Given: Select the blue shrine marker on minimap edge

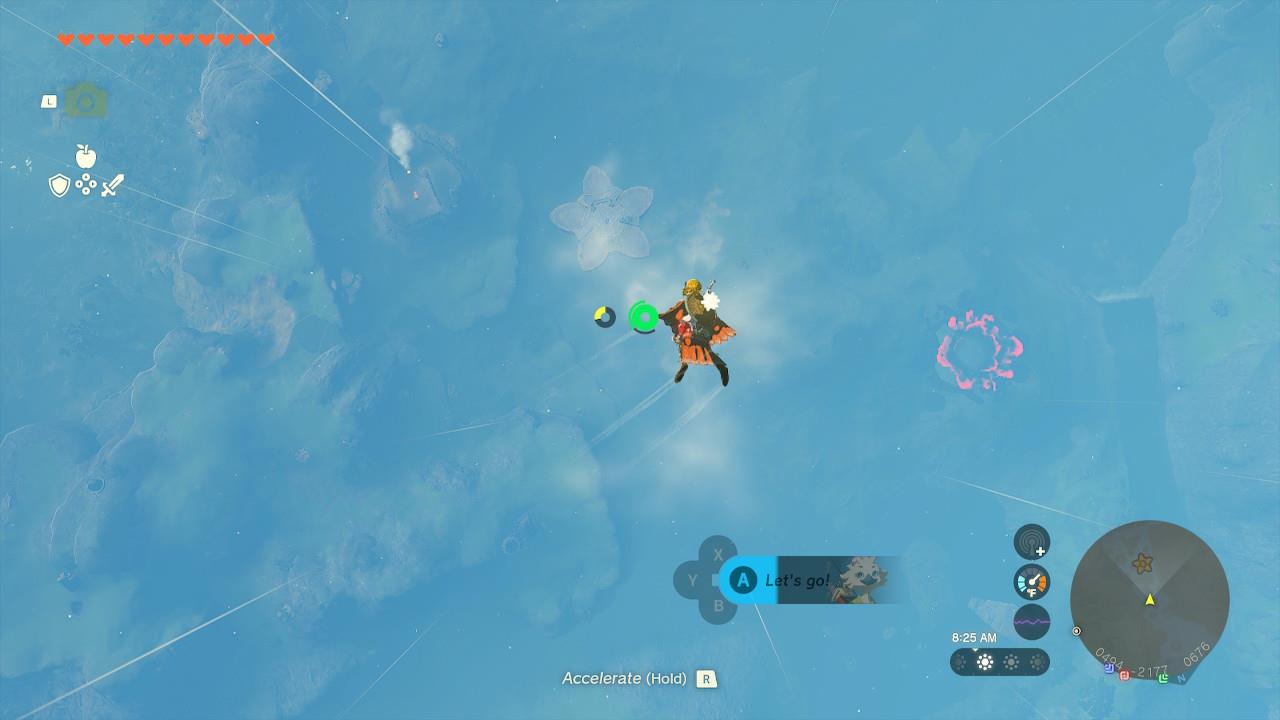Looking at the screenshot, I should (1110, 669).
